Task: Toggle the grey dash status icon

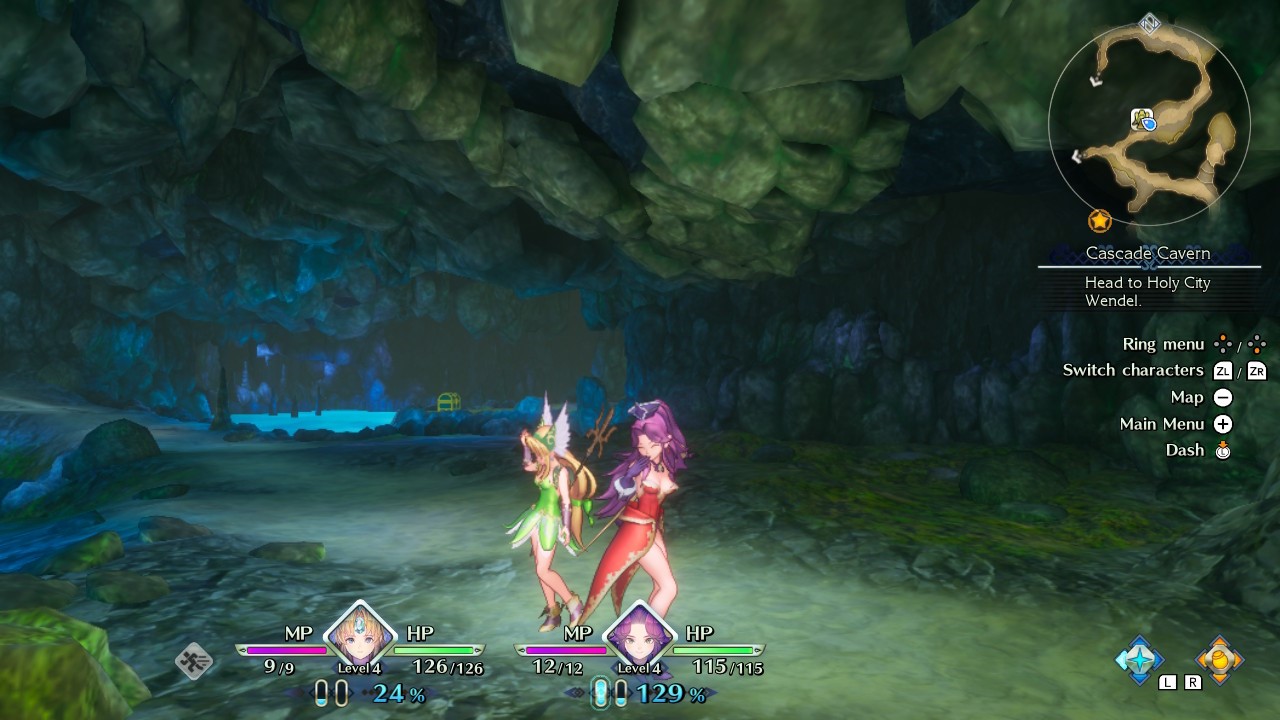Action: 194,661
